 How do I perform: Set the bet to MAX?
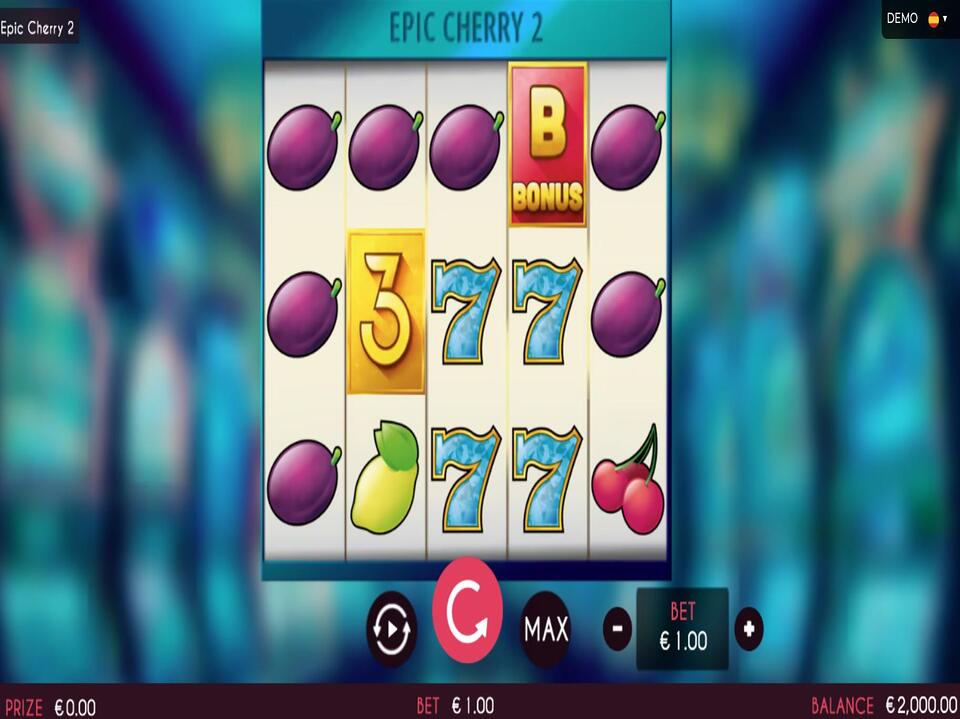(x=546, y=629)
